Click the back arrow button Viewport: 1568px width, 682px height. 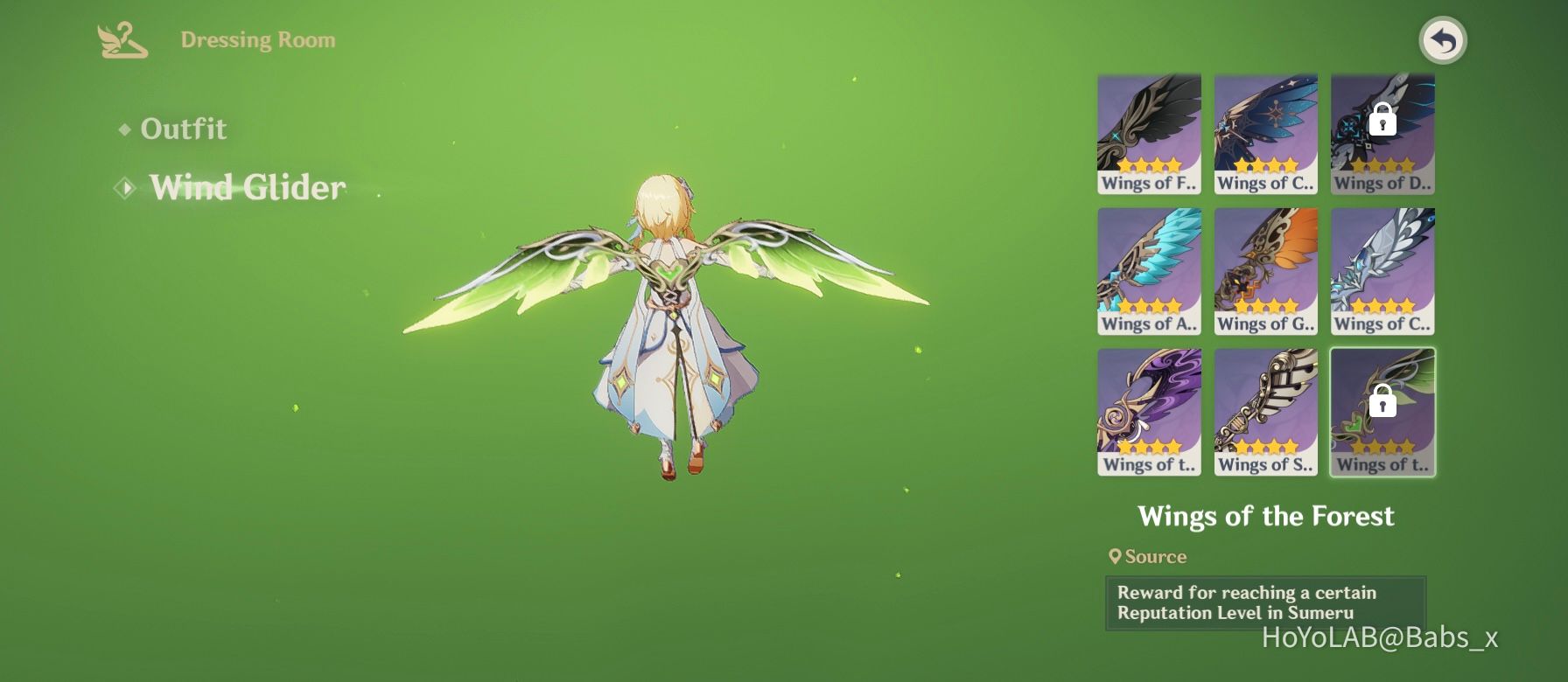coord(1445,41)
